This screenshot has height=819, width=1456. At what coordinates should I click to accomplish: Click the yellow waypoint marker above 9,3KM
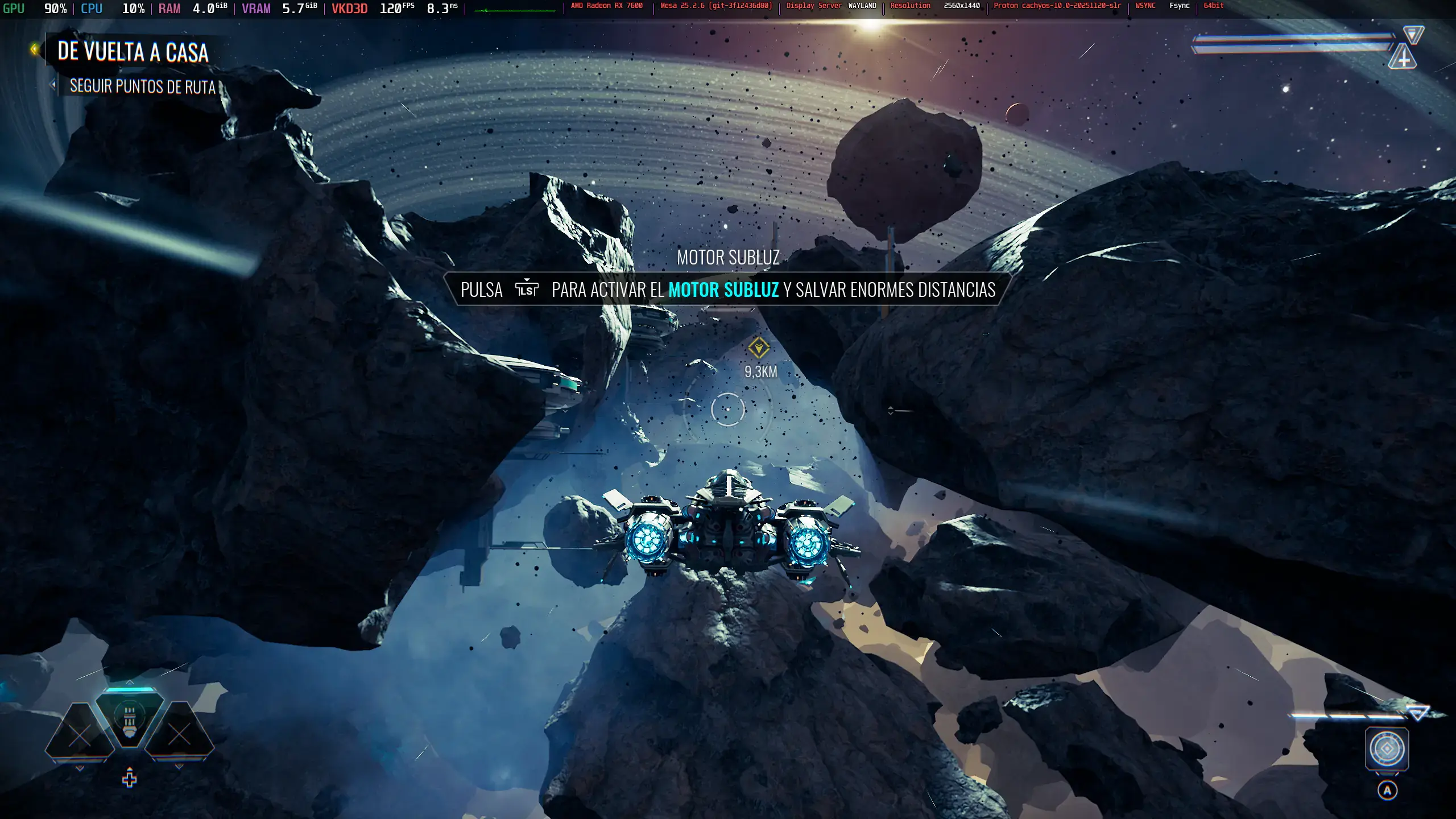[x=758, y=348]
